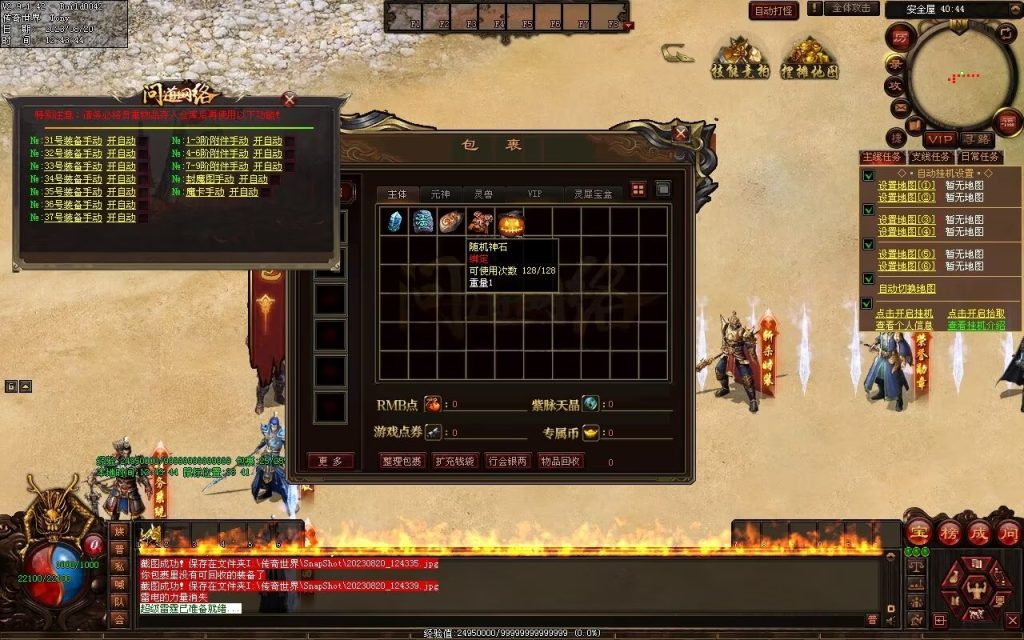Switch to the 元神 bag tab

[x=440, y=193]
